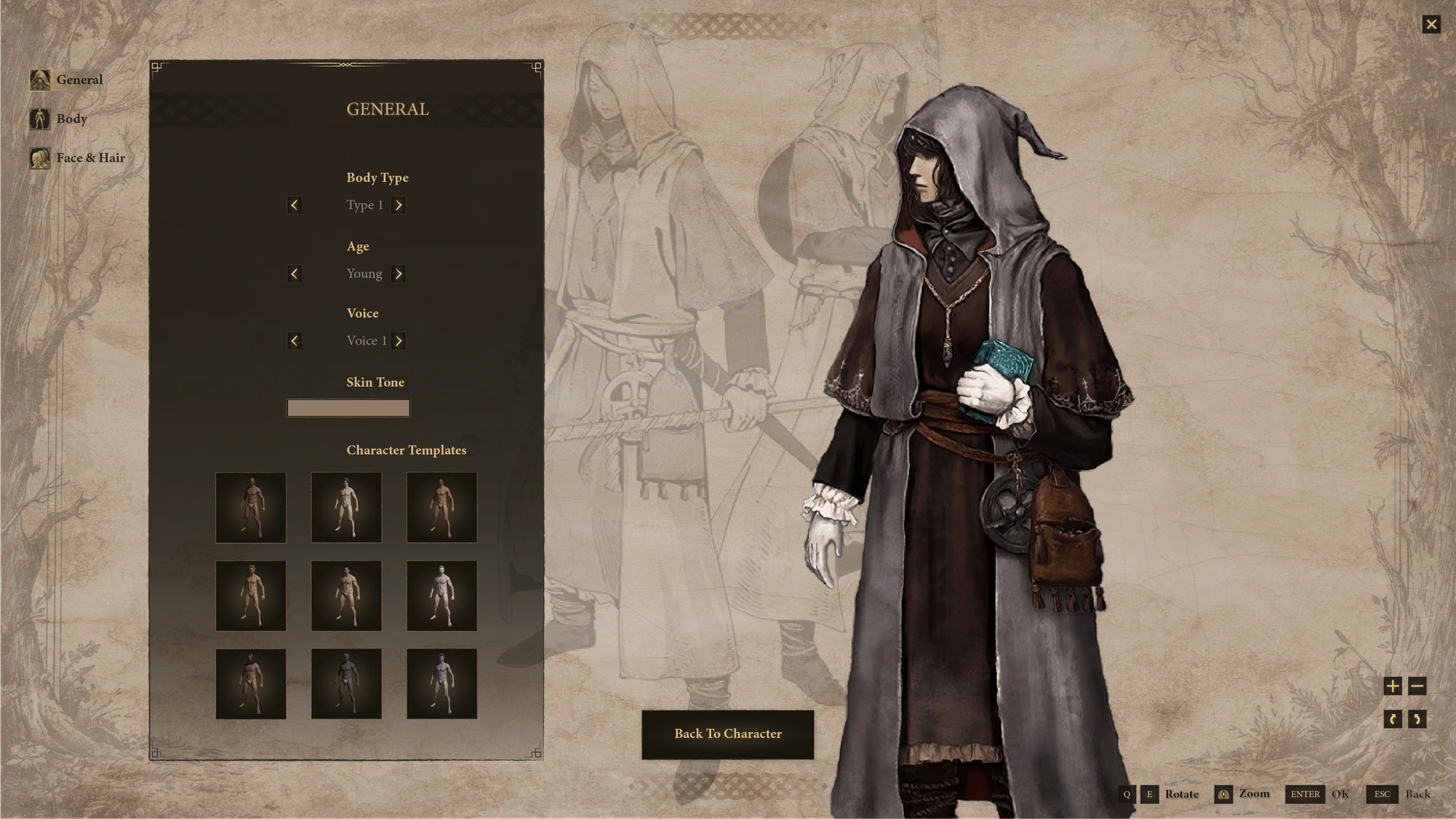Select the bottom-left character template

[251, 684]
